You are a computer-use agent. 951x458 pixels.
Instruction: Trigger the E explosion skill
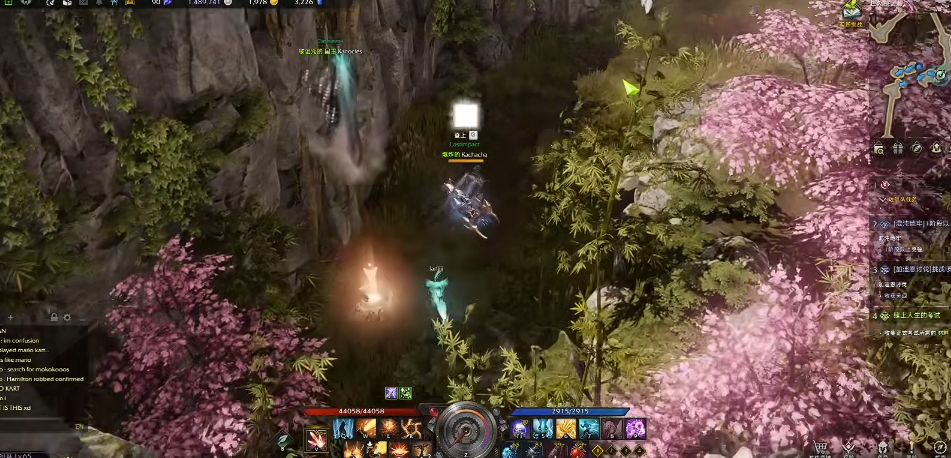tap(388, 429)
